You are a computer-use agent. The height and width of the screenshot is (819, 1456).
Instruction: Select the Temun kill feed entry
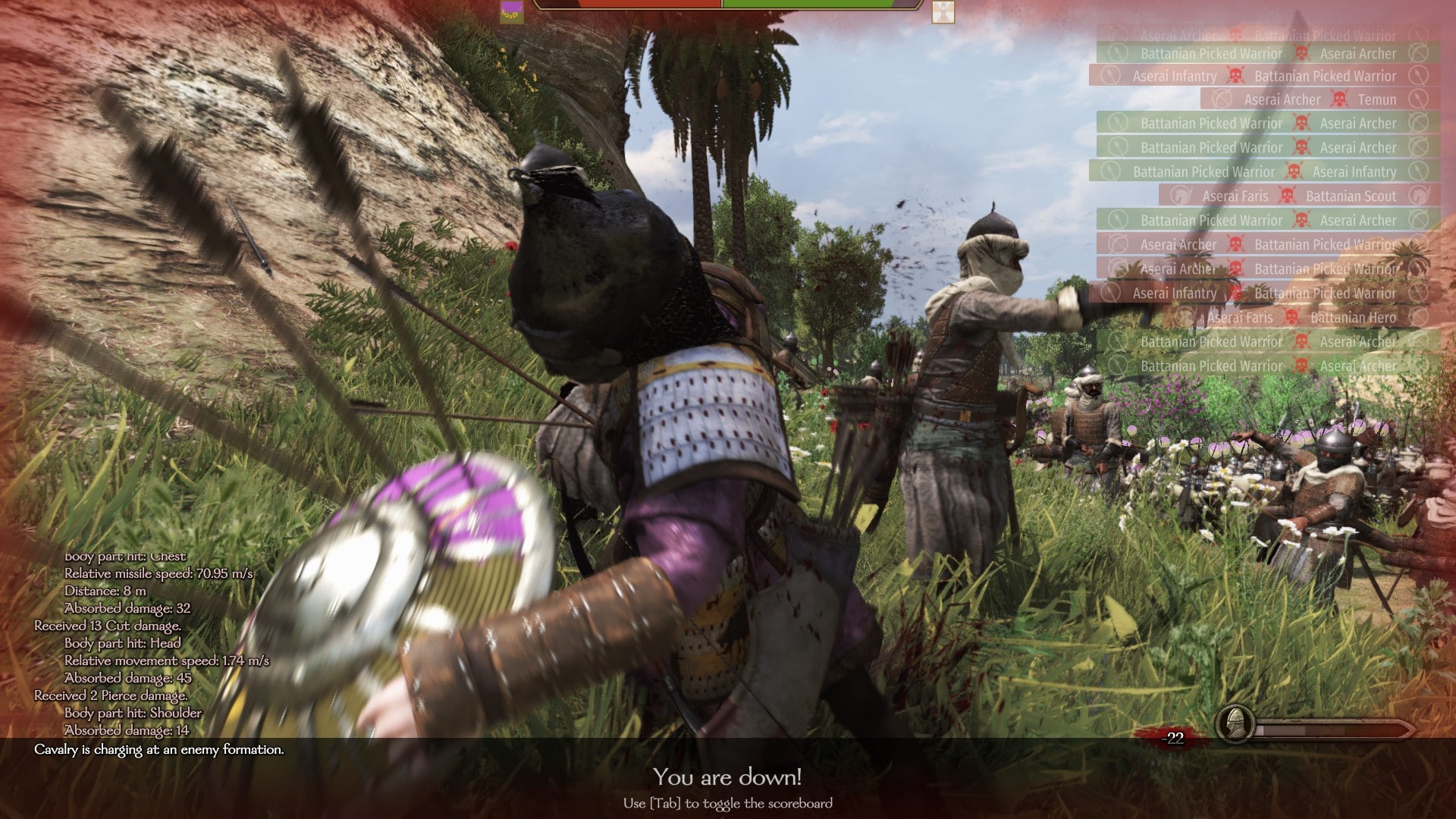[1319, 99]
